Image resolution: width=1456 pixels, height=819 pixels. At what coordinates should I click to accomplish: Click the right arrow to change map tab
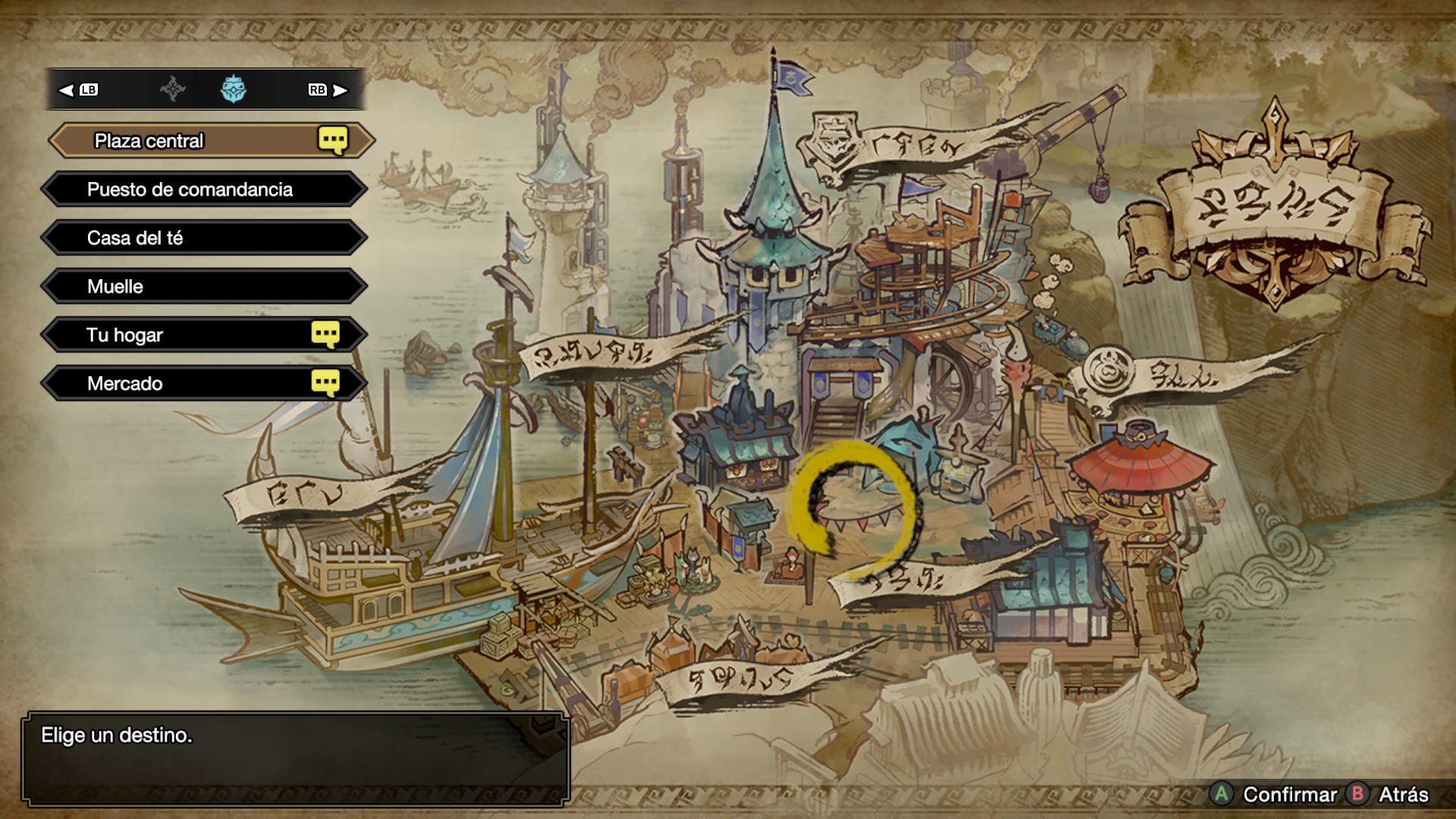pos(340,90)
